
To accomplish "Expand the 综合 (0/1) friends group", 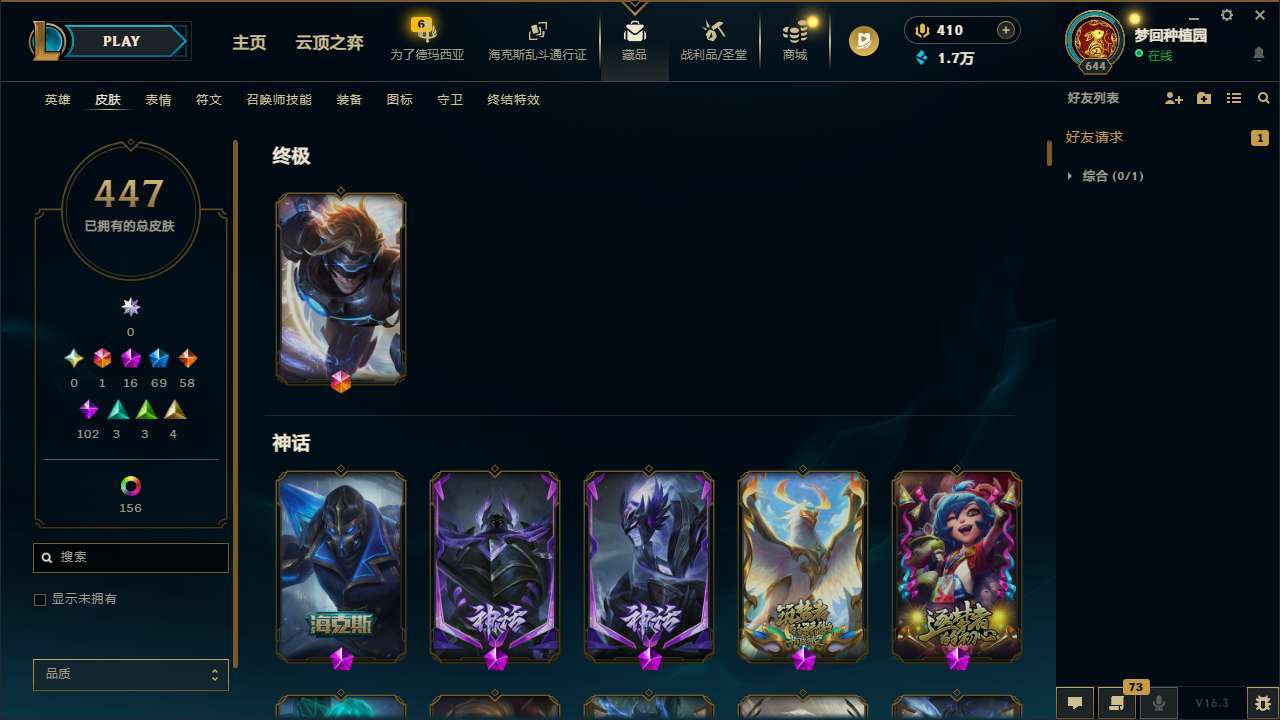I will pyautogui.click(x=1070, y=176).
